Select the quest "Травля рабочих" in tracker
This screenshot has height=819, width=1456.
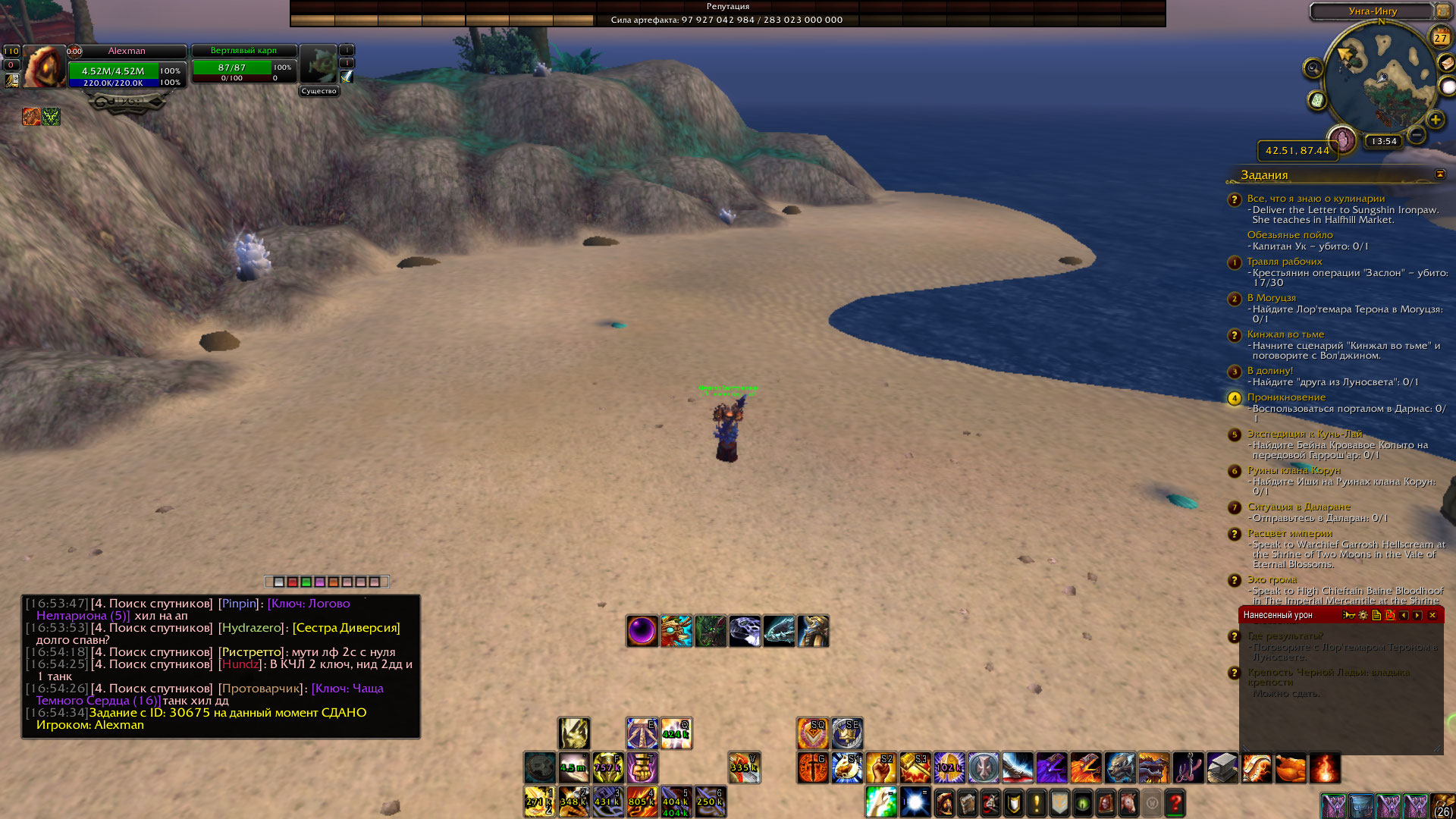[1285, 262]
